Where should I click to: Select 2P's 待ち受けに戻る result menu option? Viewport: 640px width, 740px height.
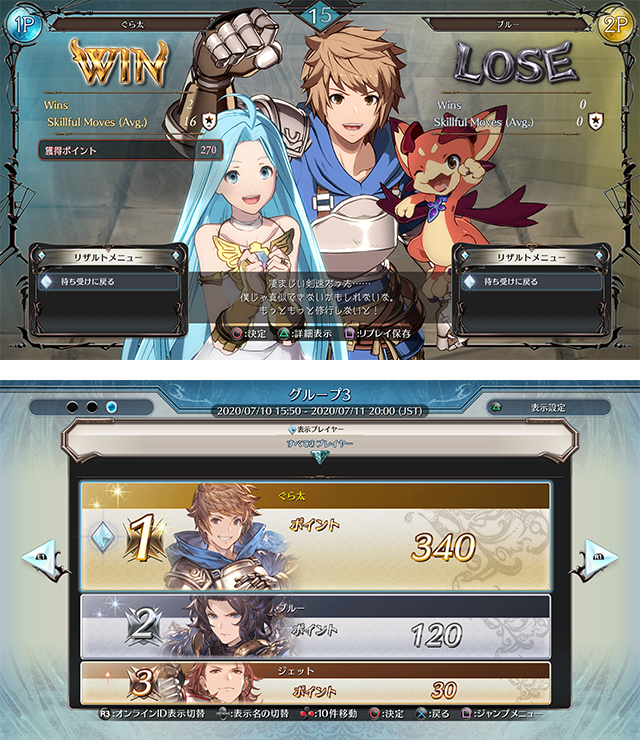click(532, 282)
